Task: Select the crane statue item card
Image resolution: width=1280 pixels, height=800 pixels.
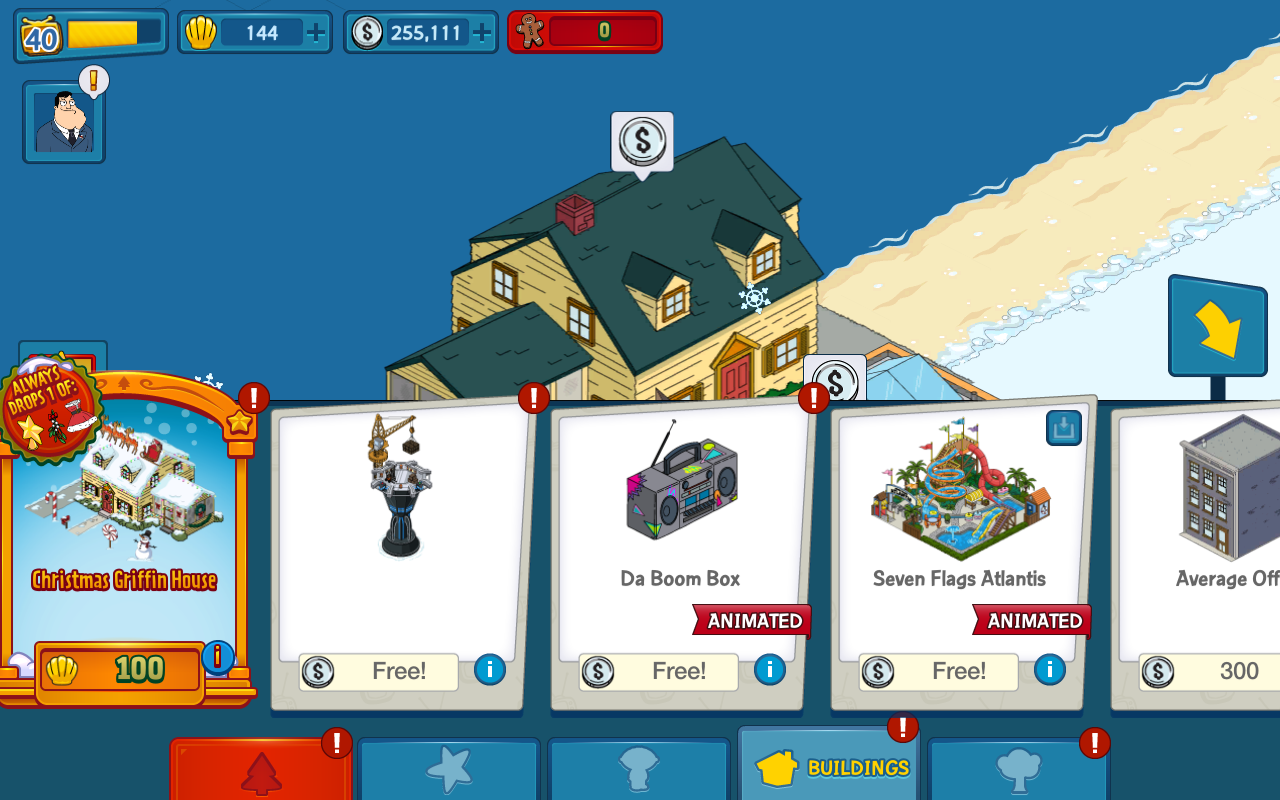Action: 400,520
